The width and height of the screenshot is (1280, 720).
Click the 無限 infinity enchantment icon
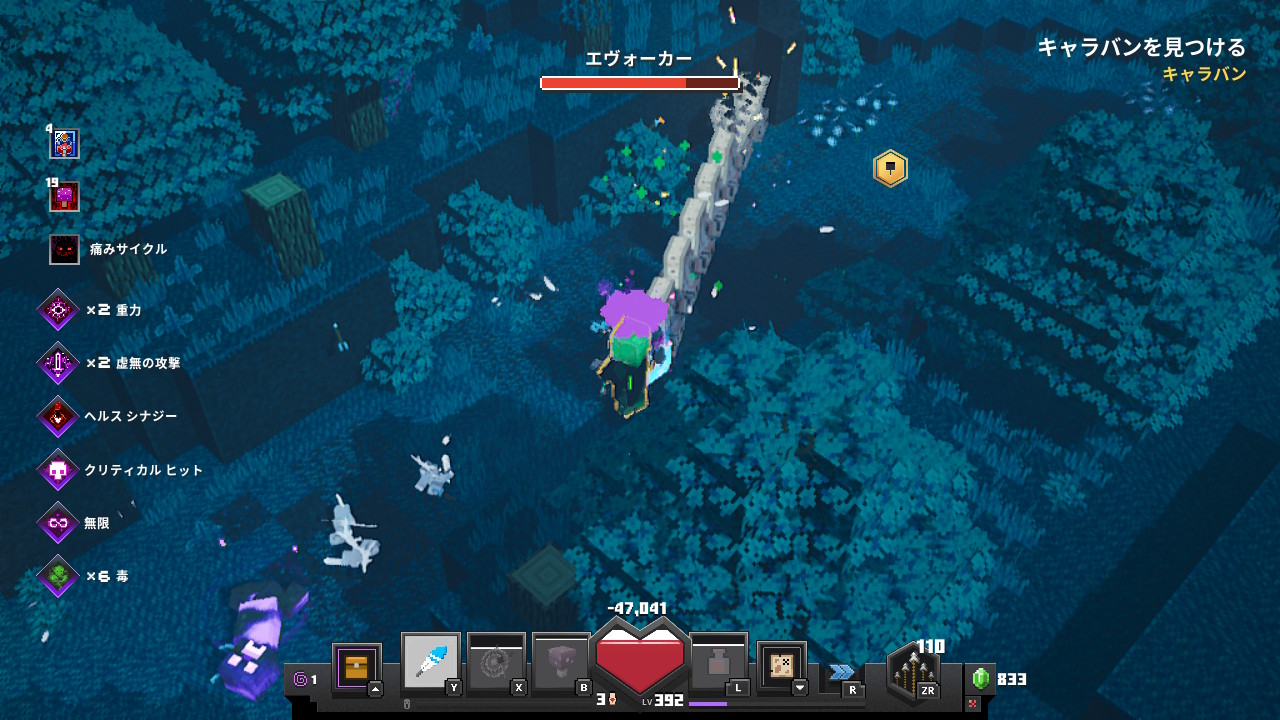(x=58, y=523)
